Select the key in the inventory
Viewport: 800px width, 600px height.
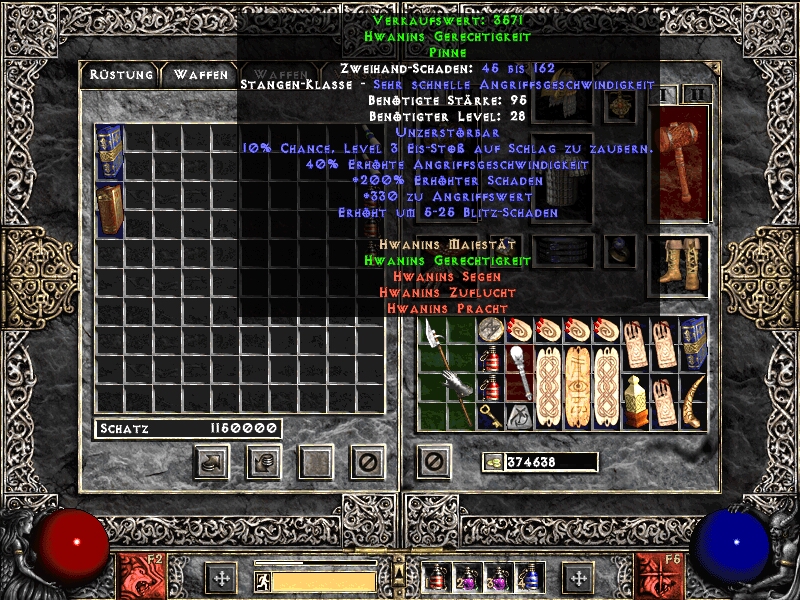tap(490, 414)
